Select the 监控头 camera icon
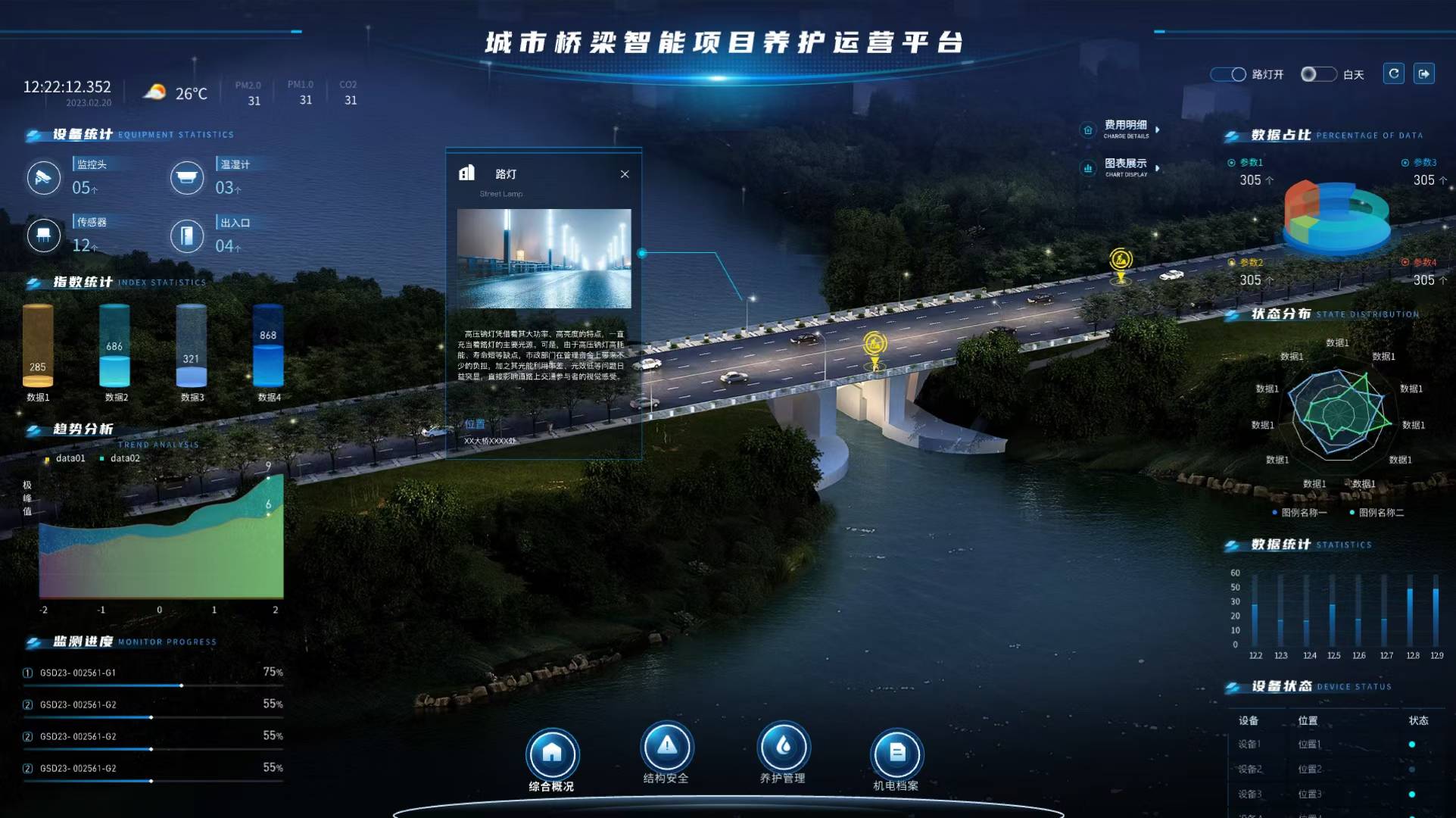This screenshot has width=1456, height=818. coord(44,178)
